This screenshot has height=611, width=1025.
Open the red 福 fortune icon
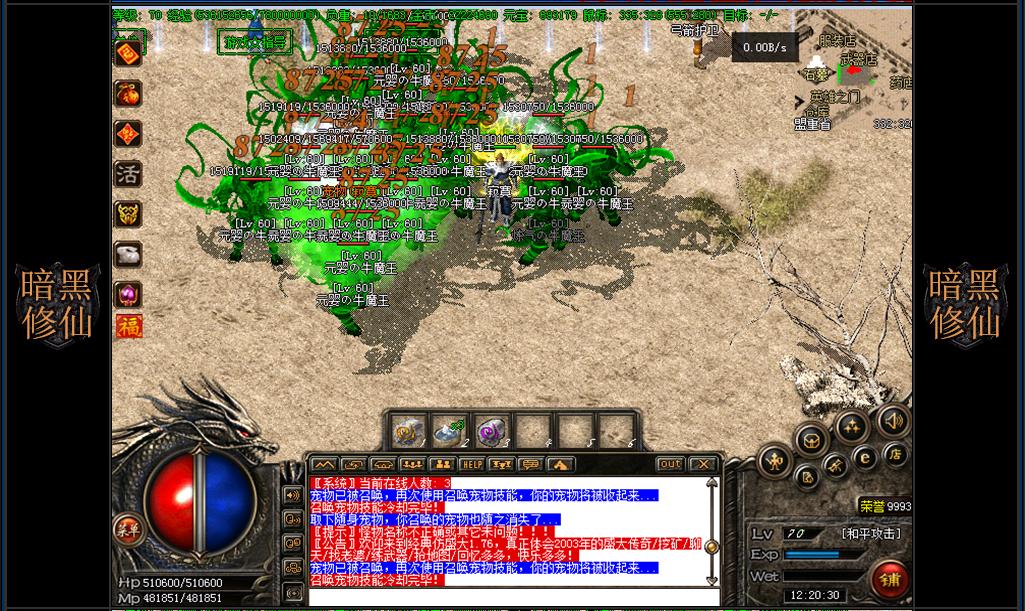tap(128, 327)
